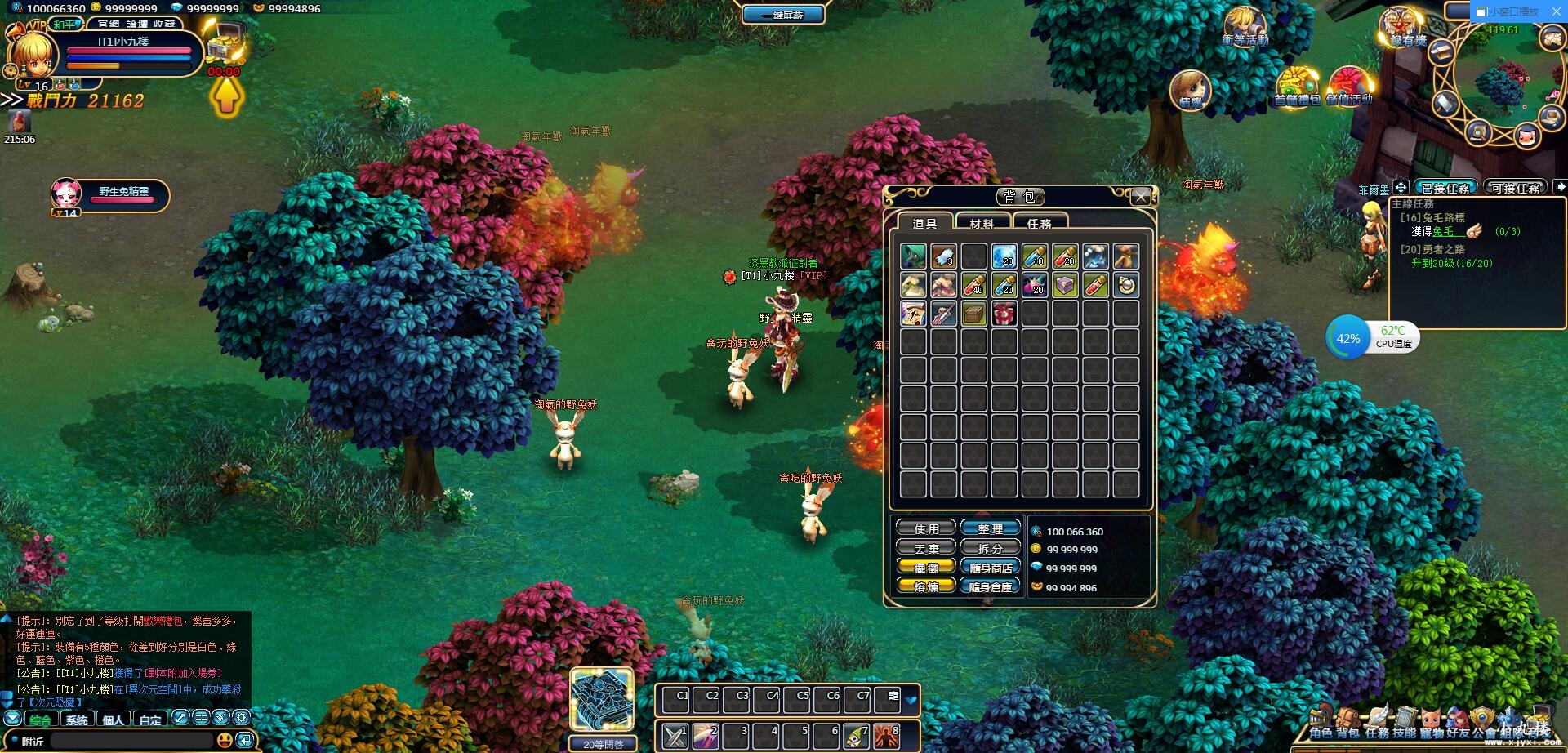Click the red potion item in backpack
1568x753 pixels.
pos(1065,258)
